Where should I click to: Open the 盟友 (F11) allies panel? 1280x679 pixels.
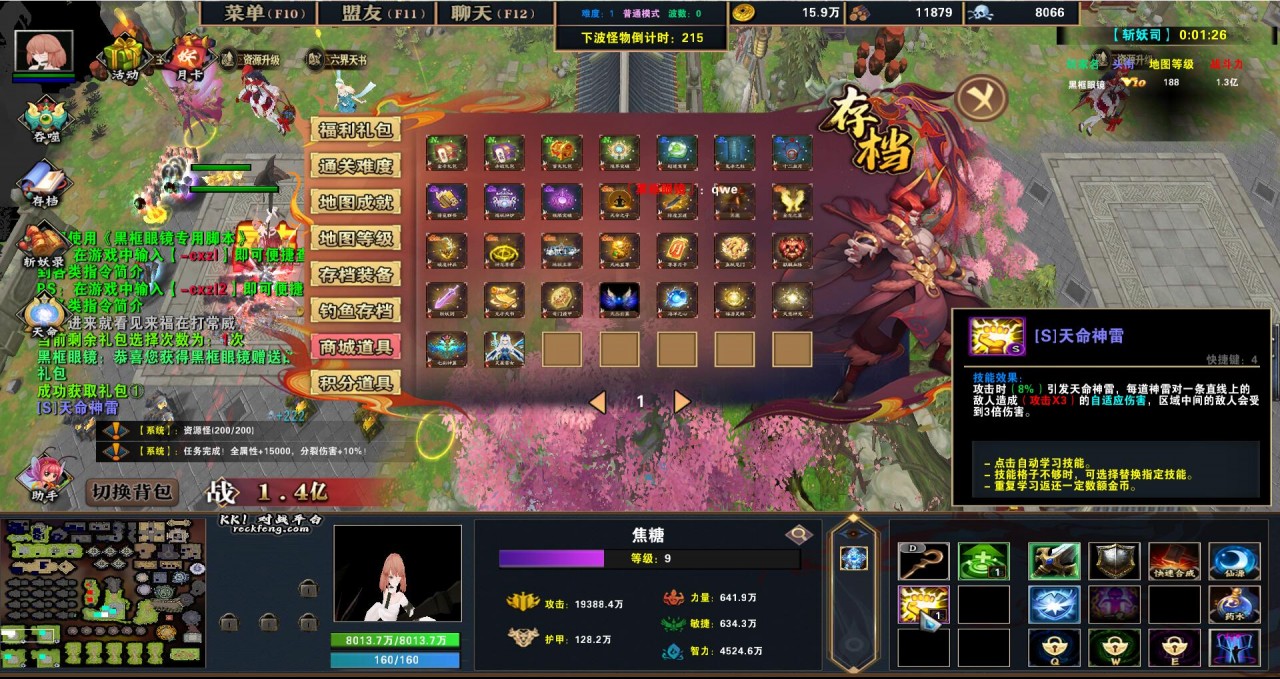(375, 13)
